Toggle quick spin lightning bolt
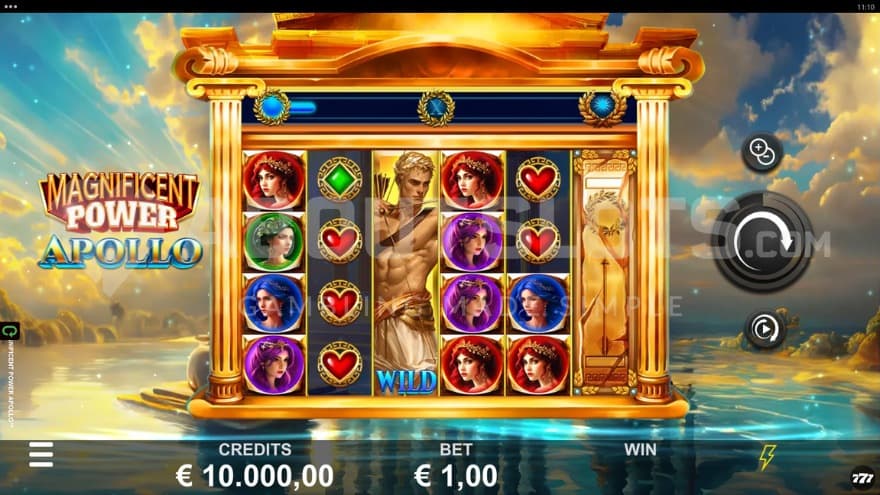 [x=766, y=458]
